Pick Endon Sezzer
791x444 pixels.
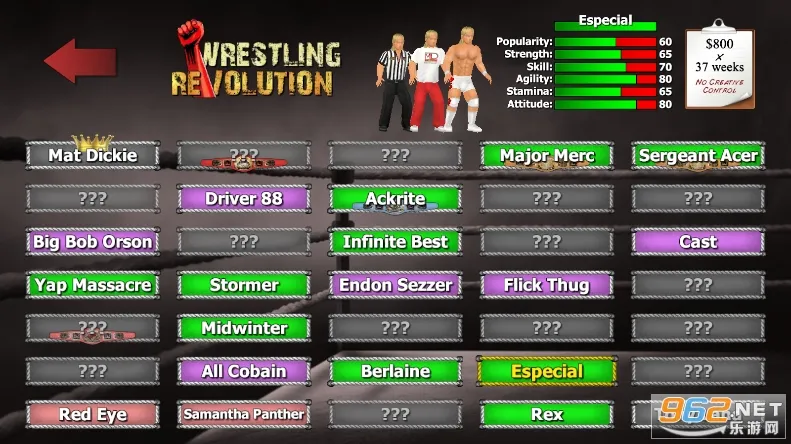point(395,285)
